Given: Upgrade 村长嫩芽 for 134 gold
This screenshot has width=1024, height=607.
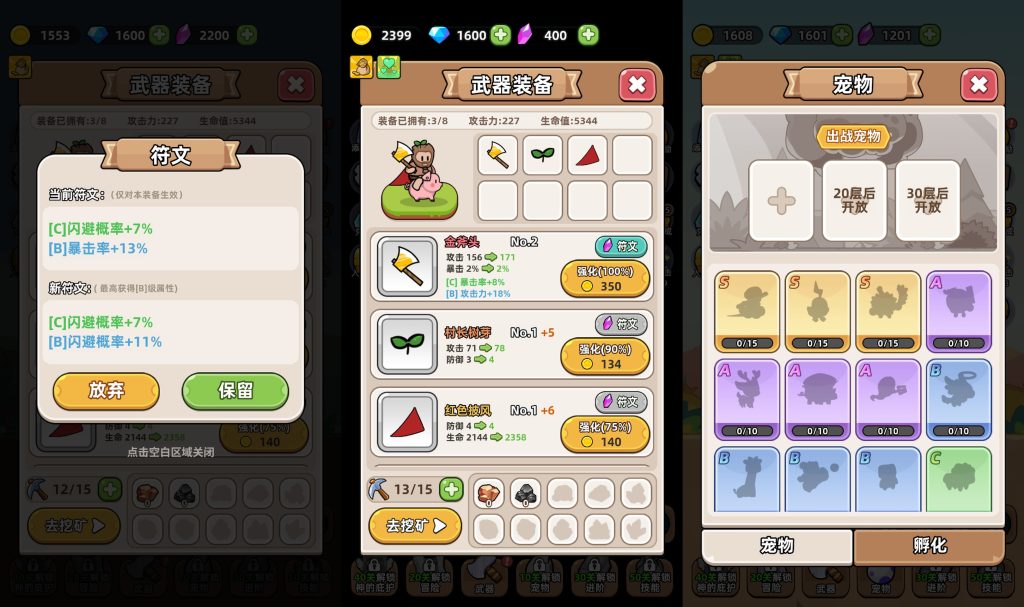Looking at the screenshot, I should tap(605, 356).
